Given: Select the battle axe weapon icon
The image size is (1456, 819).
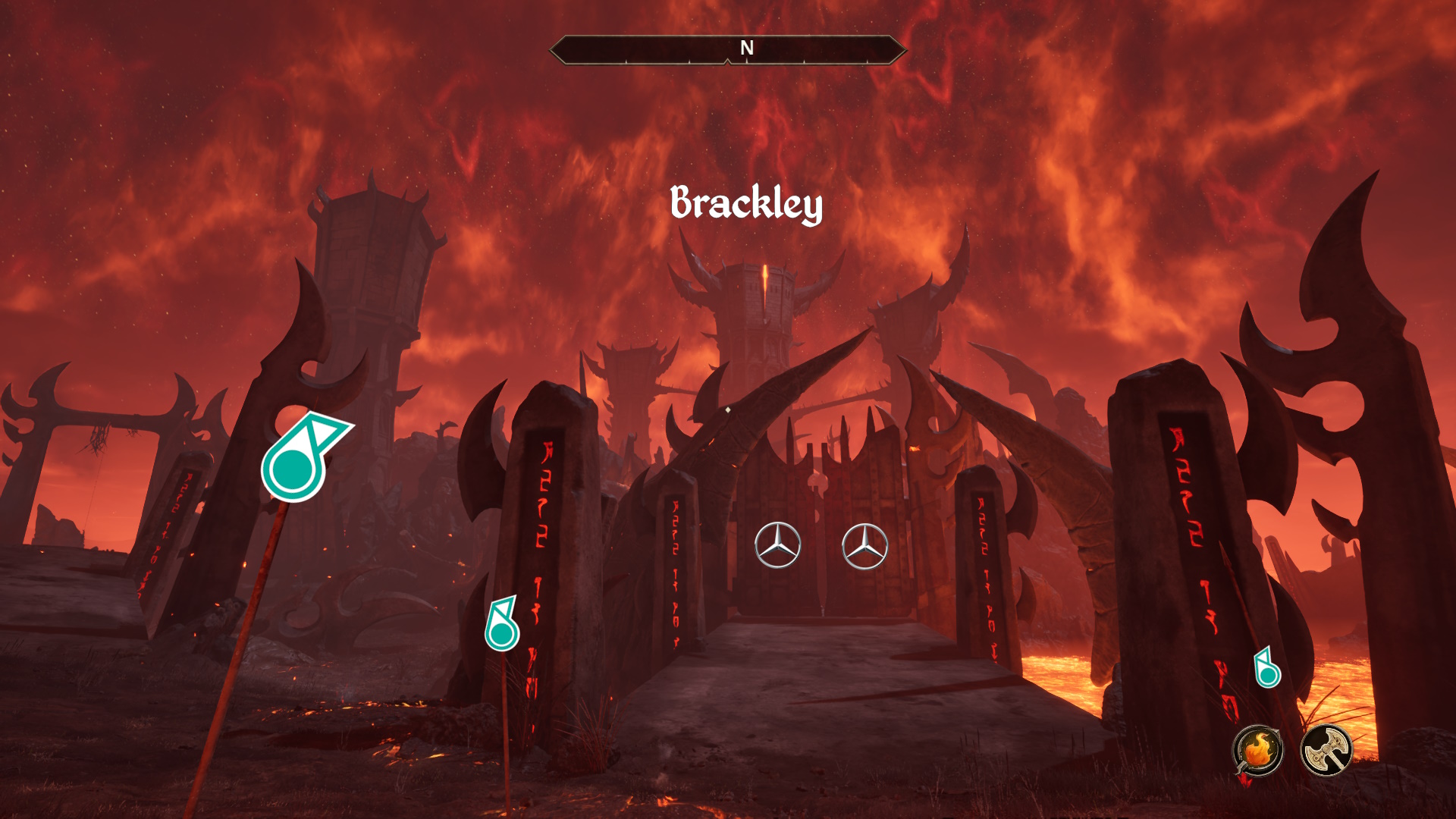Looking at the screenshot, I should [1326, 751].
